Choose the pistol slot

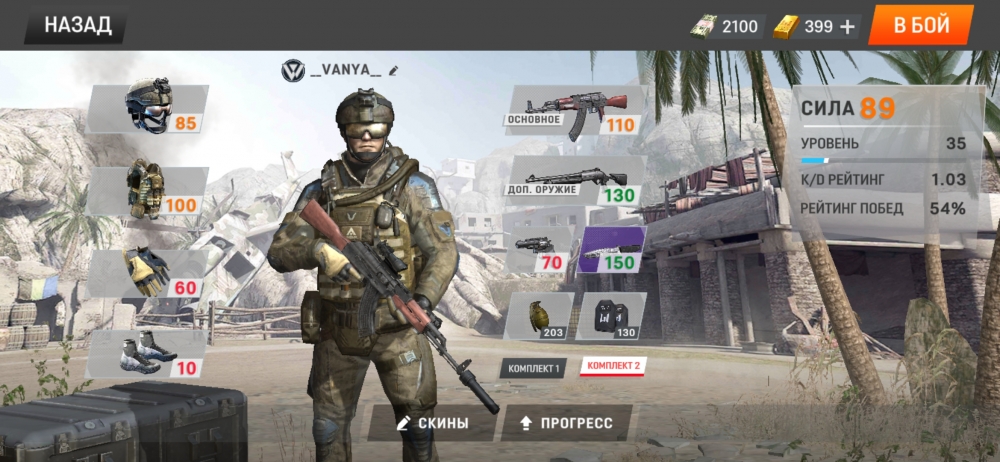coord(539,249)
